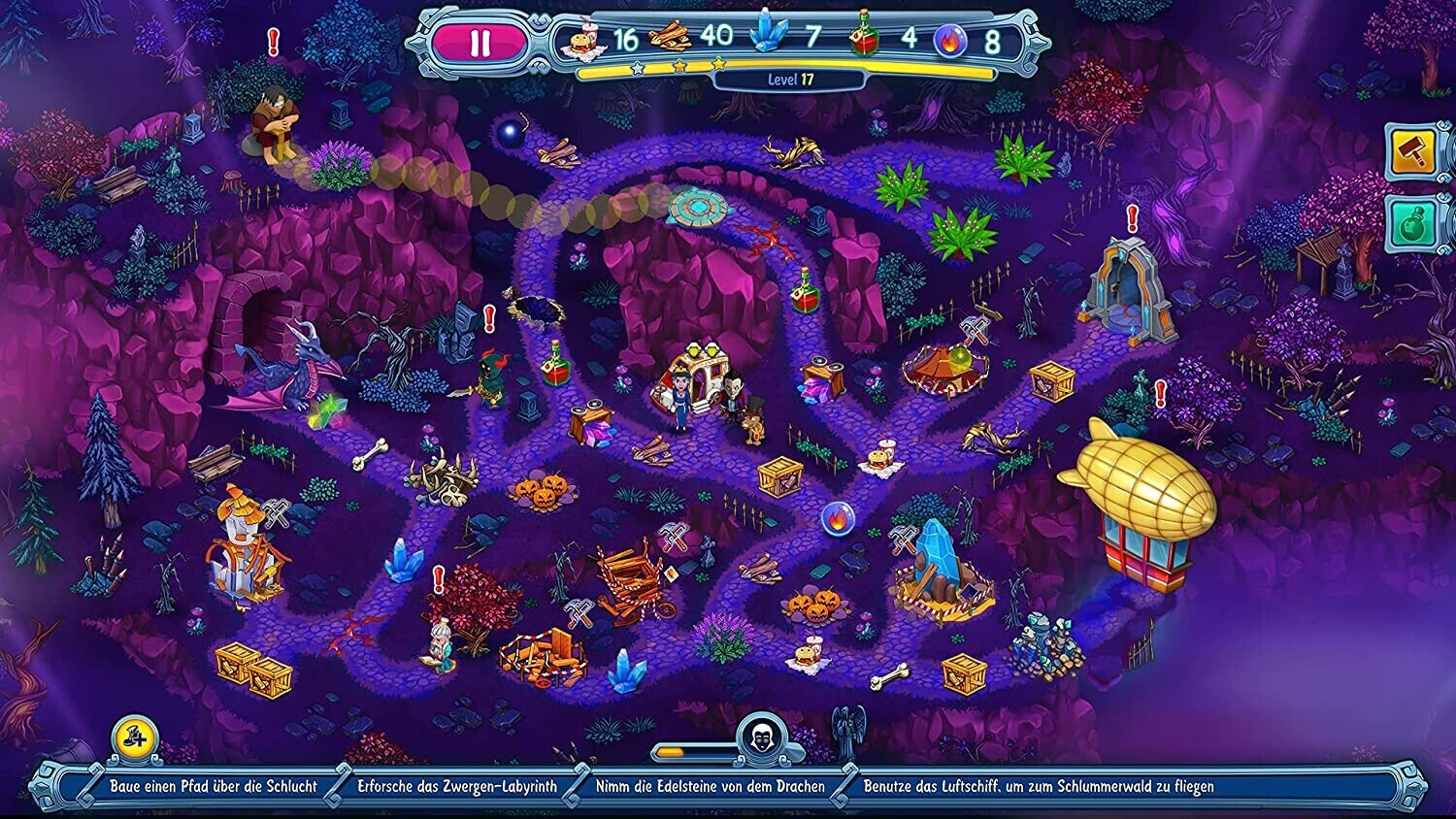This screenshot has width=1456, height=819.
Task: Use the green potion bonus button
Action: coord(1415,223)
